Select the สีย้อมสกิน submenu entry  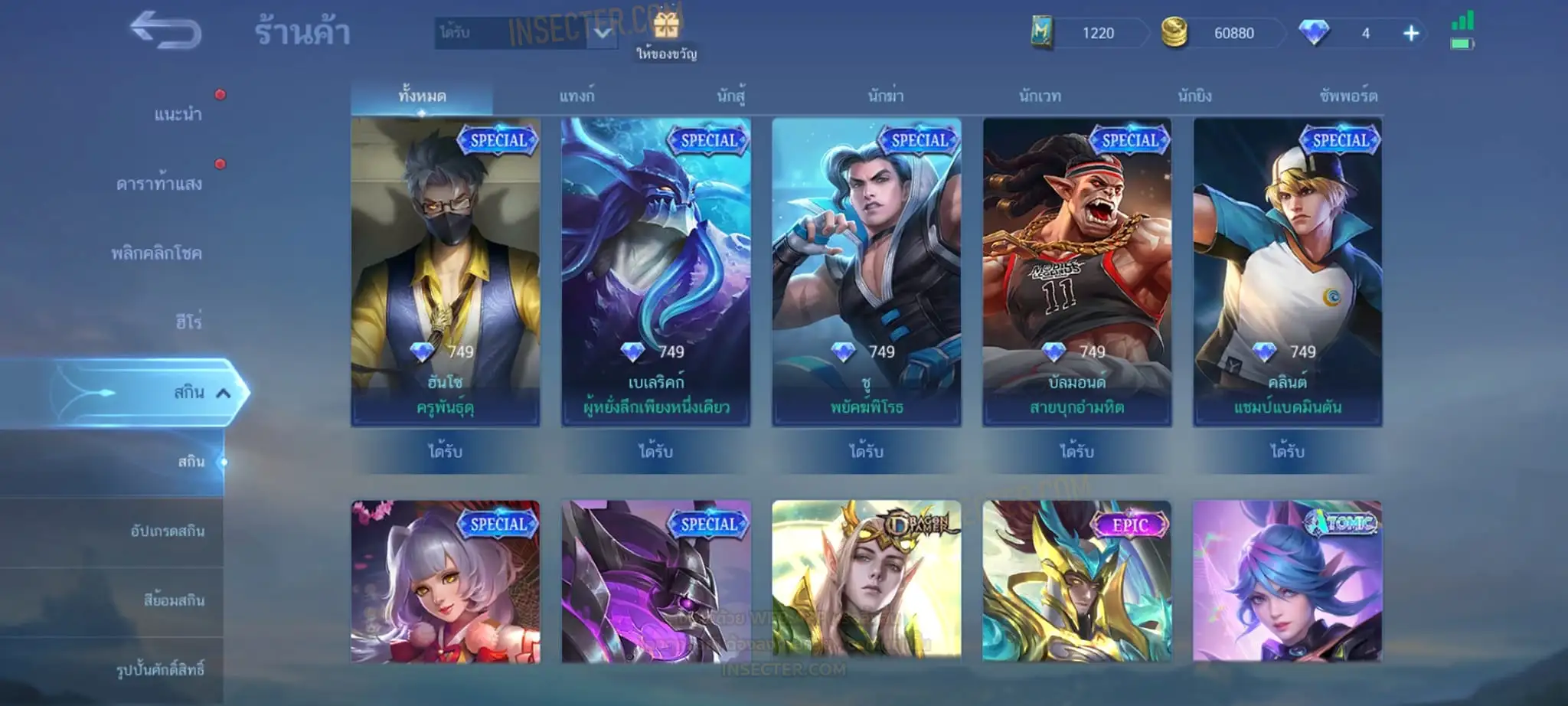coord(174,600)
